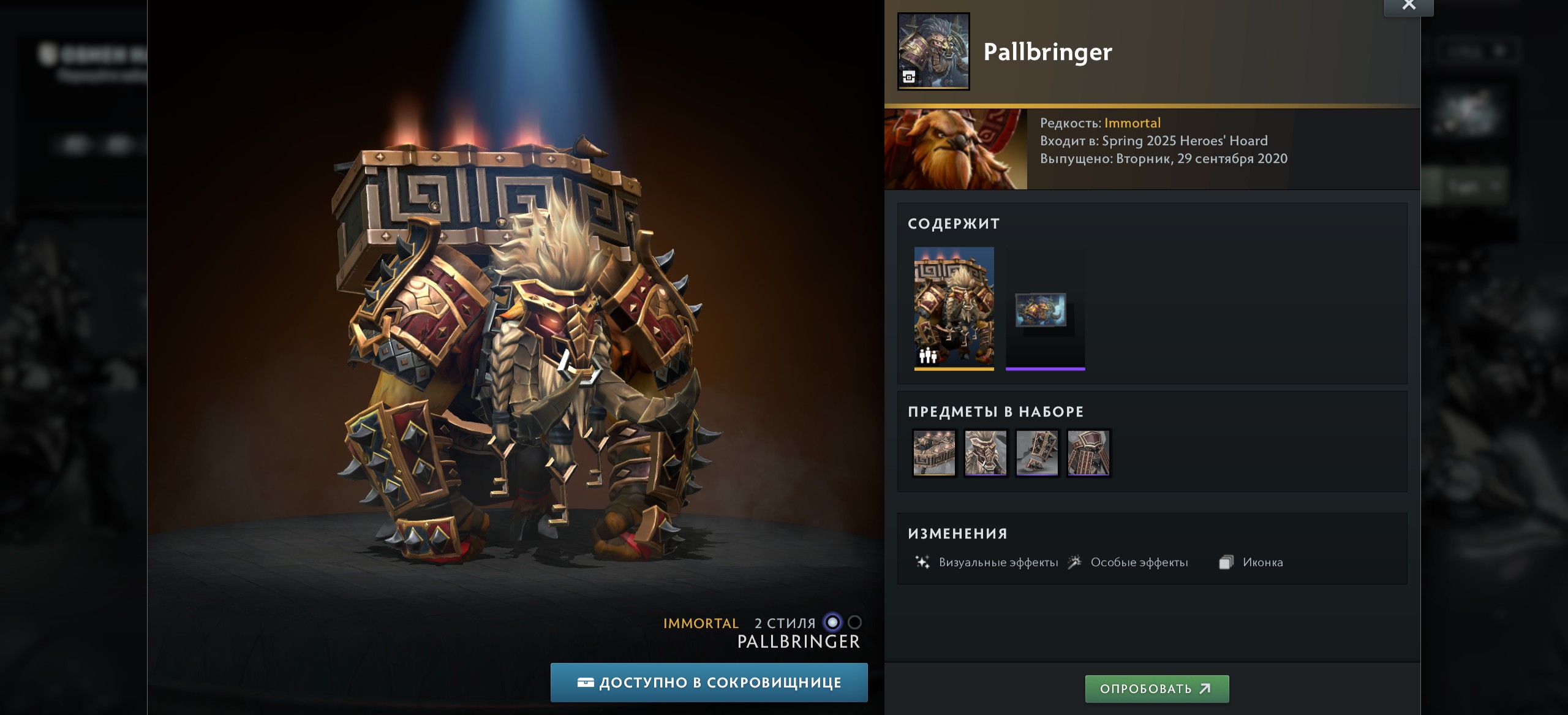Screen dimensions: 1568x715
Task: Close the Pallbringer item details panel
Action: click(1408, 6)
